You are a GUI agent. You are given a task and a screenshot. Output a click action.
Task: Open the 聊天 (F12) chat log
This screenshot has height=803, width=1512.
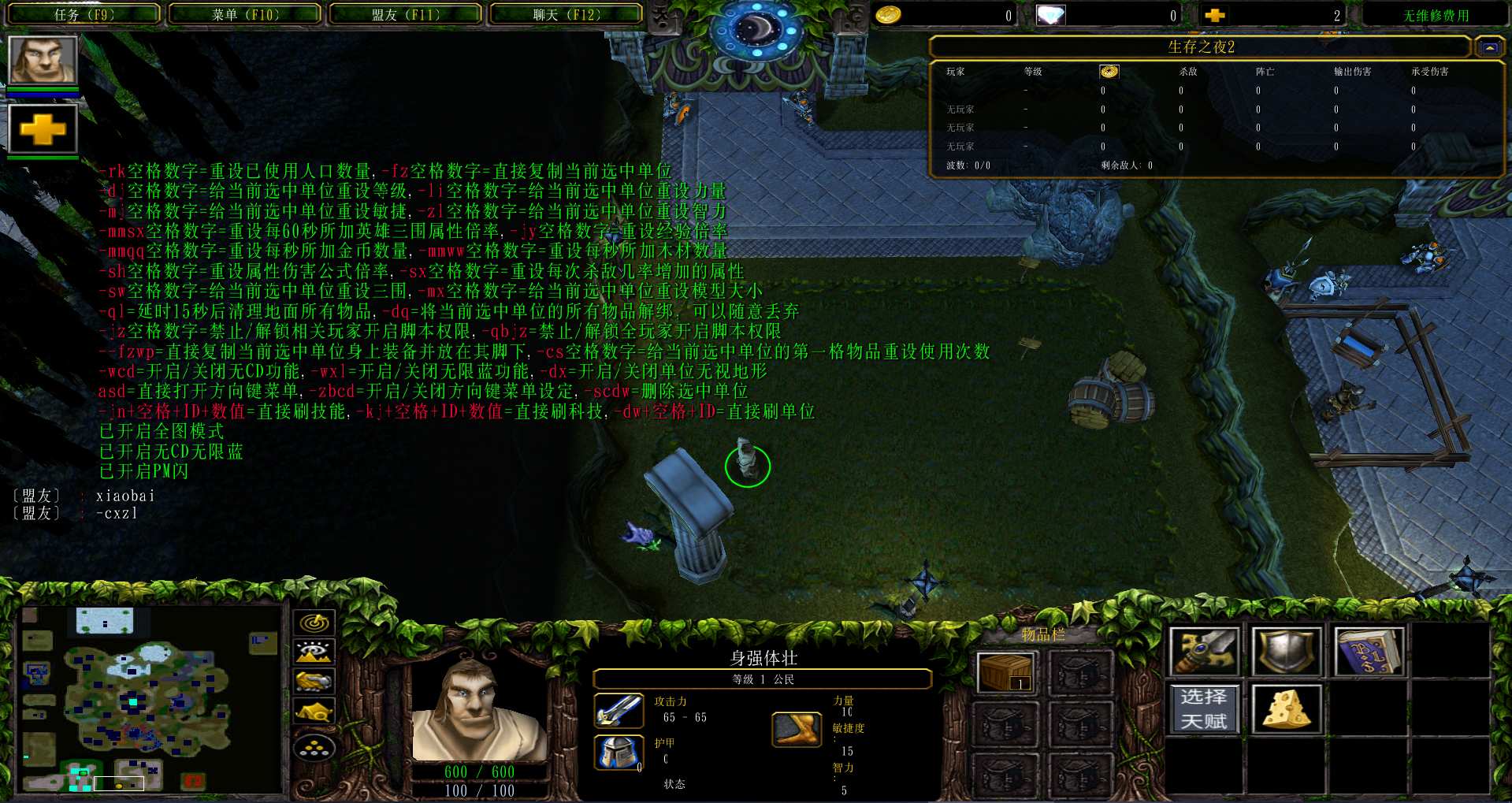tap(566, 14)
